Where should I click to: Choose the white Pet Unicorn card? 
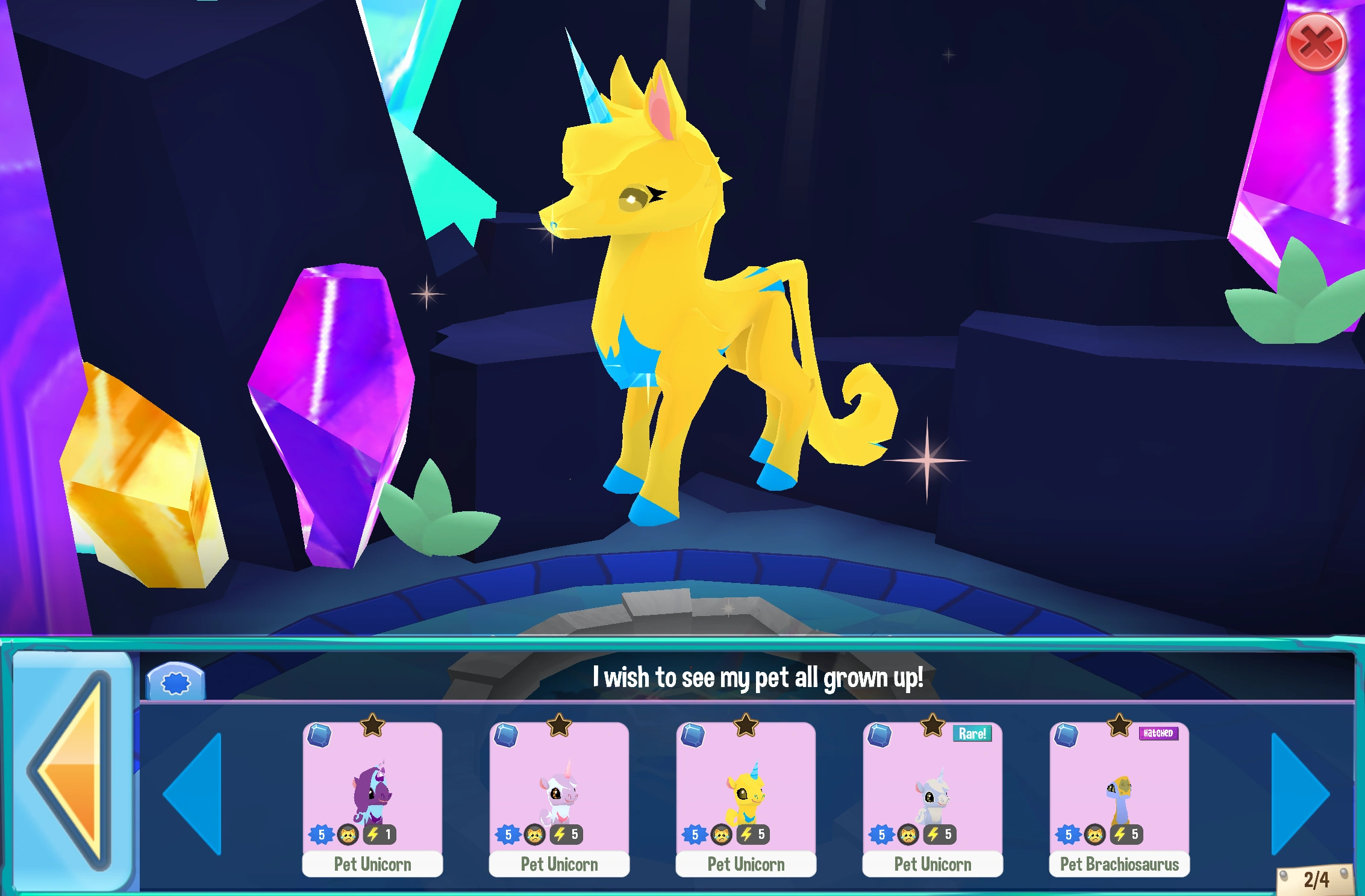pyautogui.click(x=558, y=789)
